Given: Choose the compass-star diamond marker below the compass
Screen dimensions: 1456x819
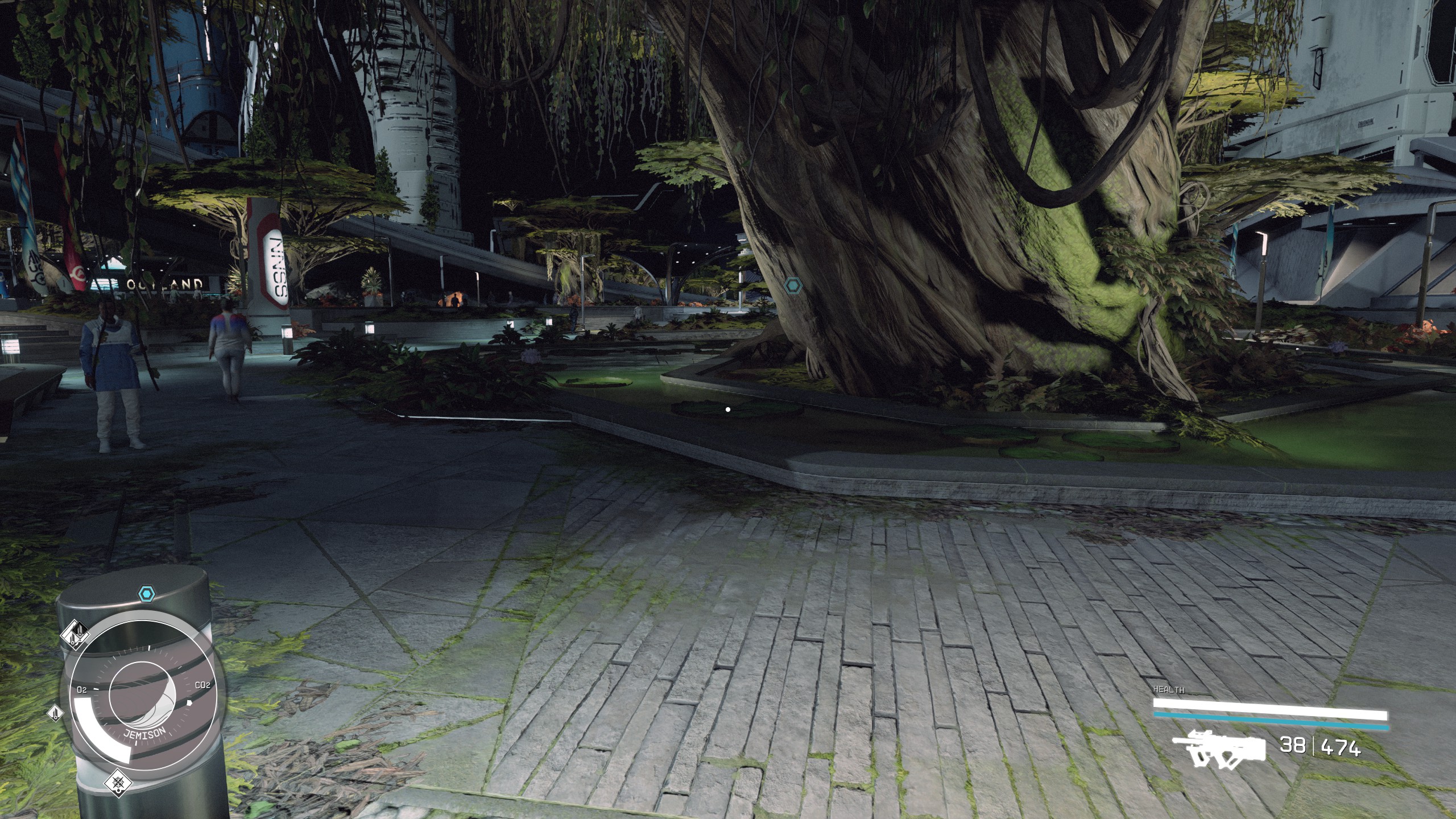Looking at the screenshot, I should (118, 783).
